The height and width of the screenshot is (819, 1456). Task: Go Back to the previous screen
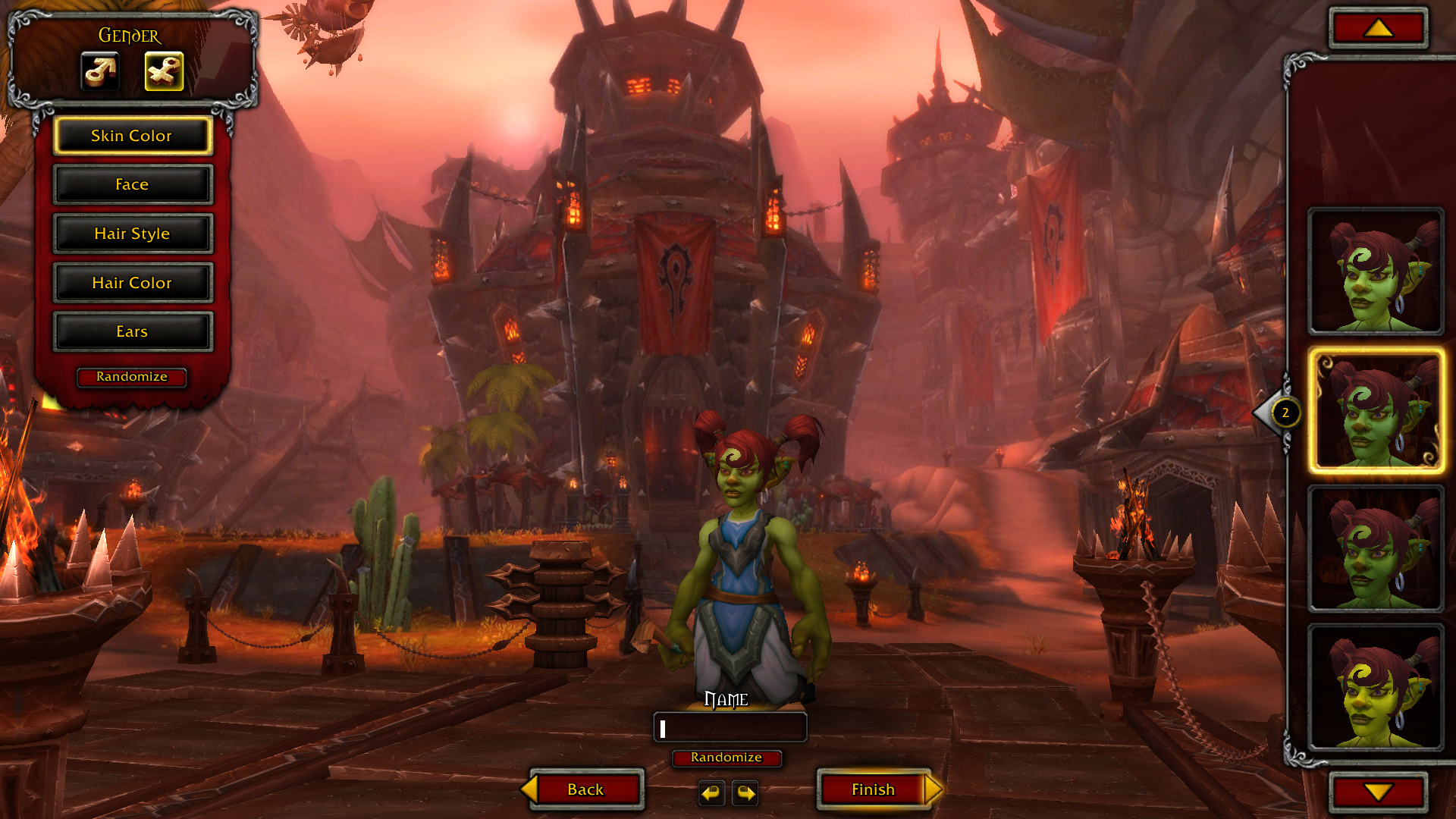click(x=585, y=789)
